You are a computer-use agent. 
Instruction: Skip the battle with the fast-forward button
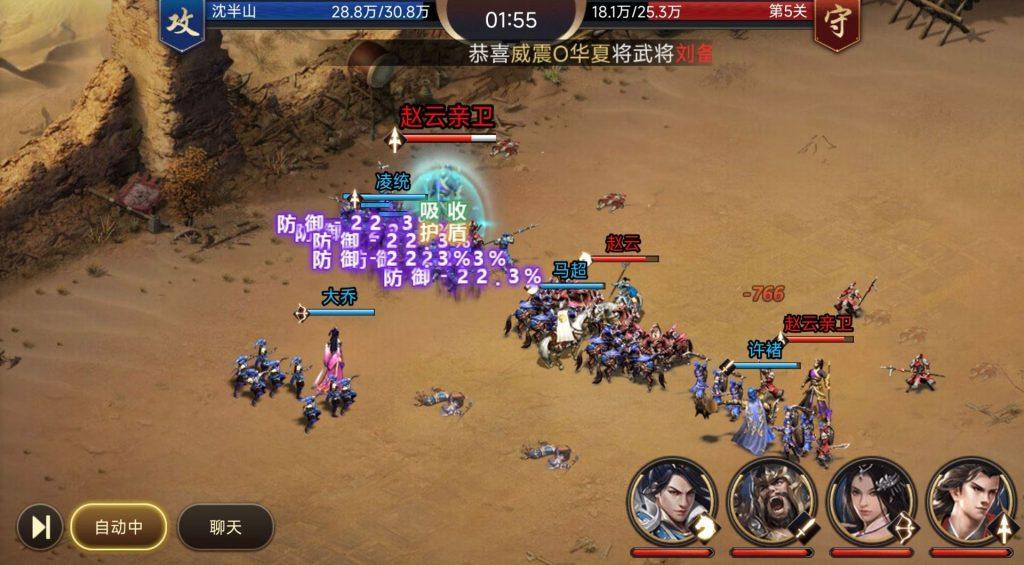pyautogui.click(x=41, y=527)
